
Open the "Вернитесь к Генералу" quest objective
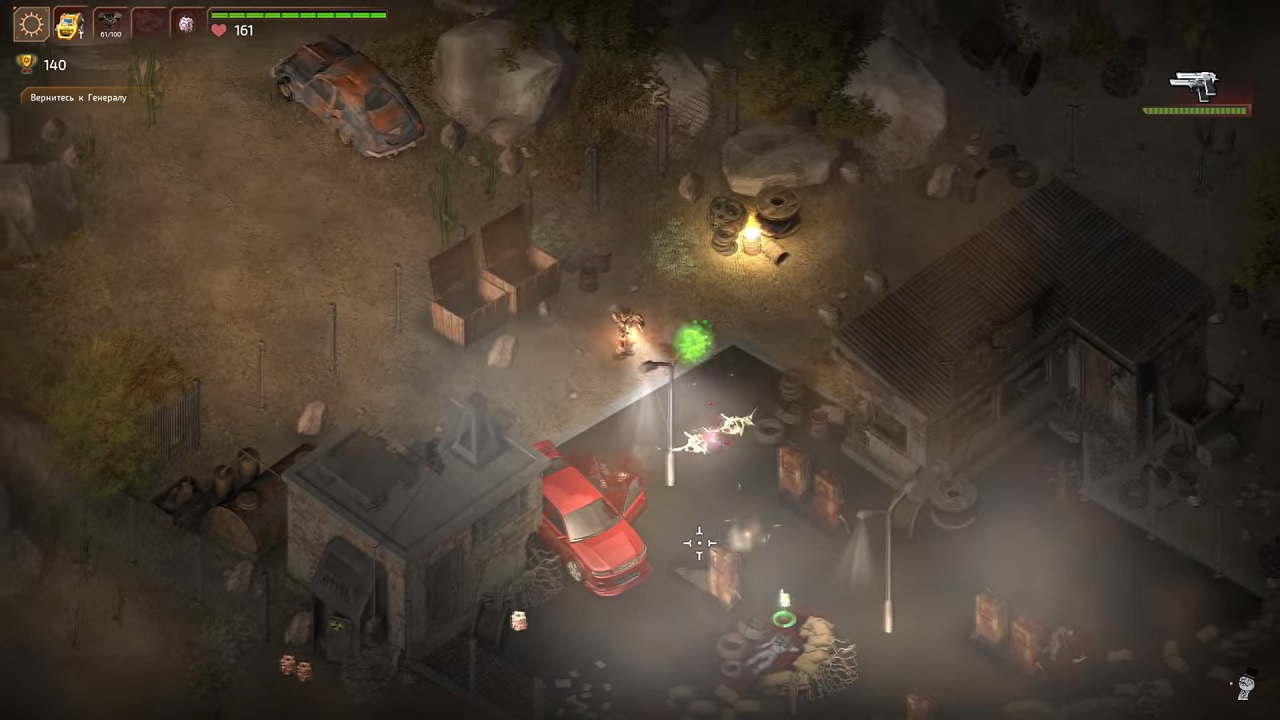(78, 98)
